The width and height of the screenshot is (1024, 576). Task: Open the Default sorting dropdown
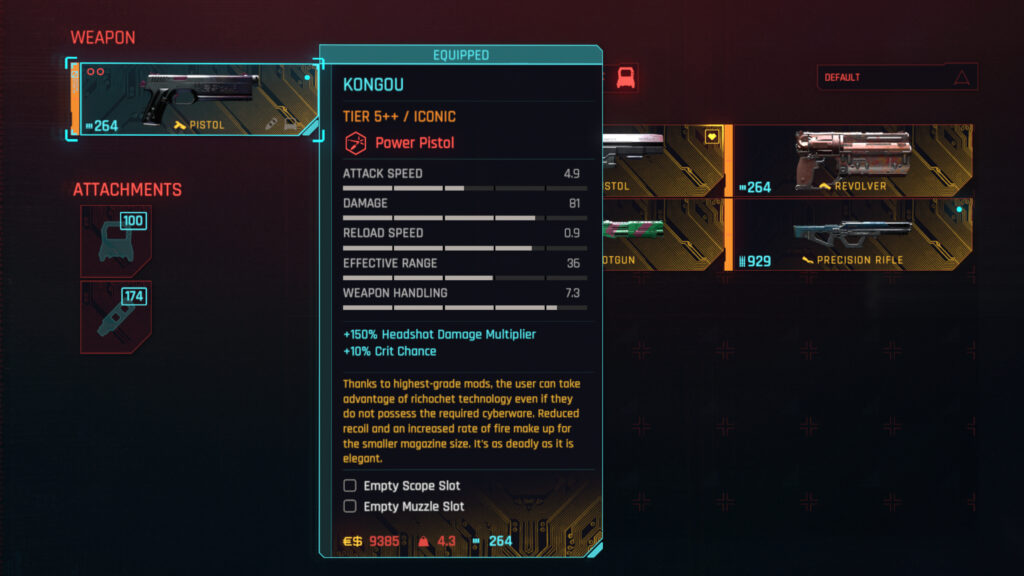pyautogui.click(x=896, y=77)
